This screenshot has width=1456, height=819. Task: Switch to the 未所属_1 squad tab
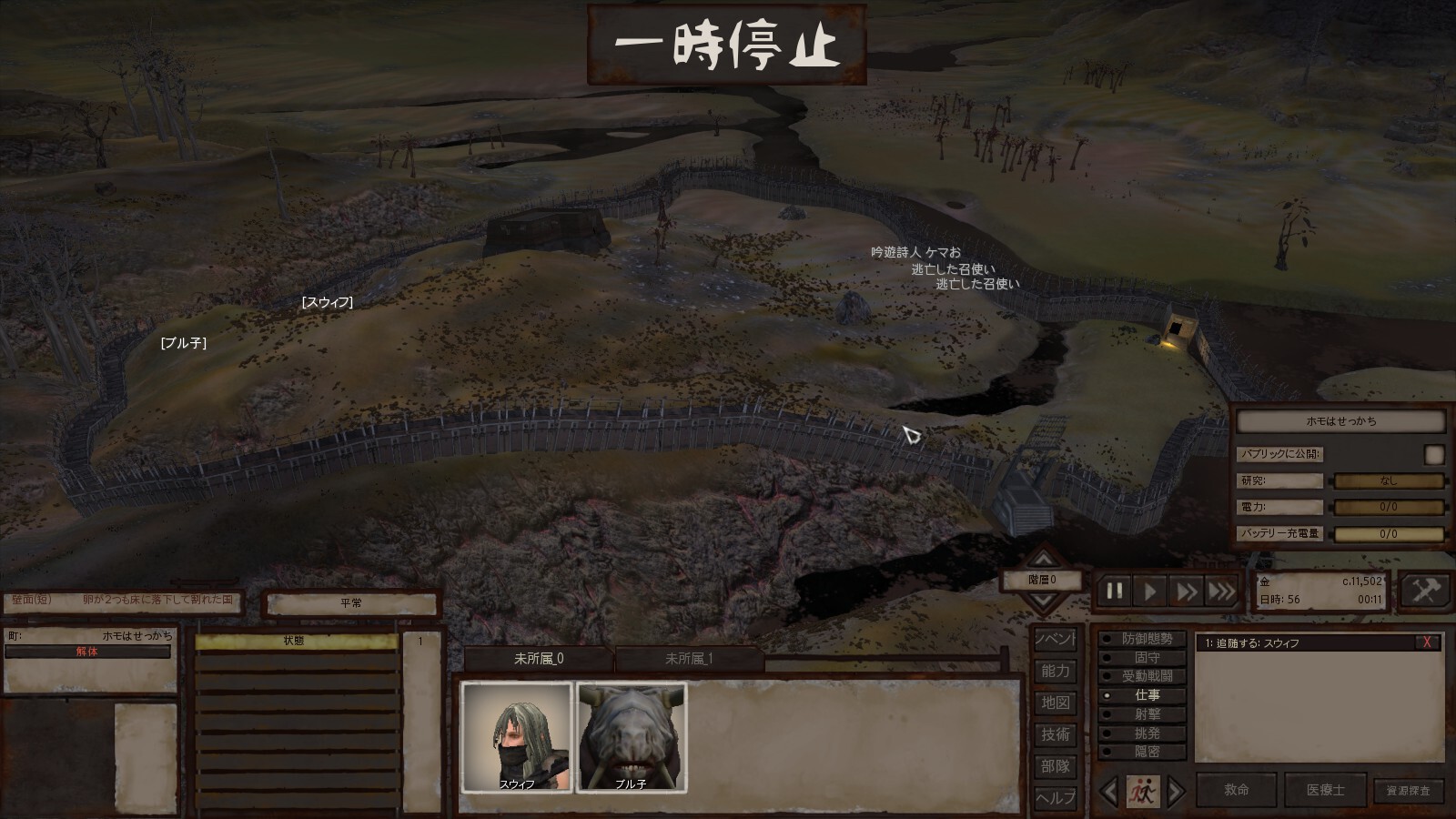[689, 659]
